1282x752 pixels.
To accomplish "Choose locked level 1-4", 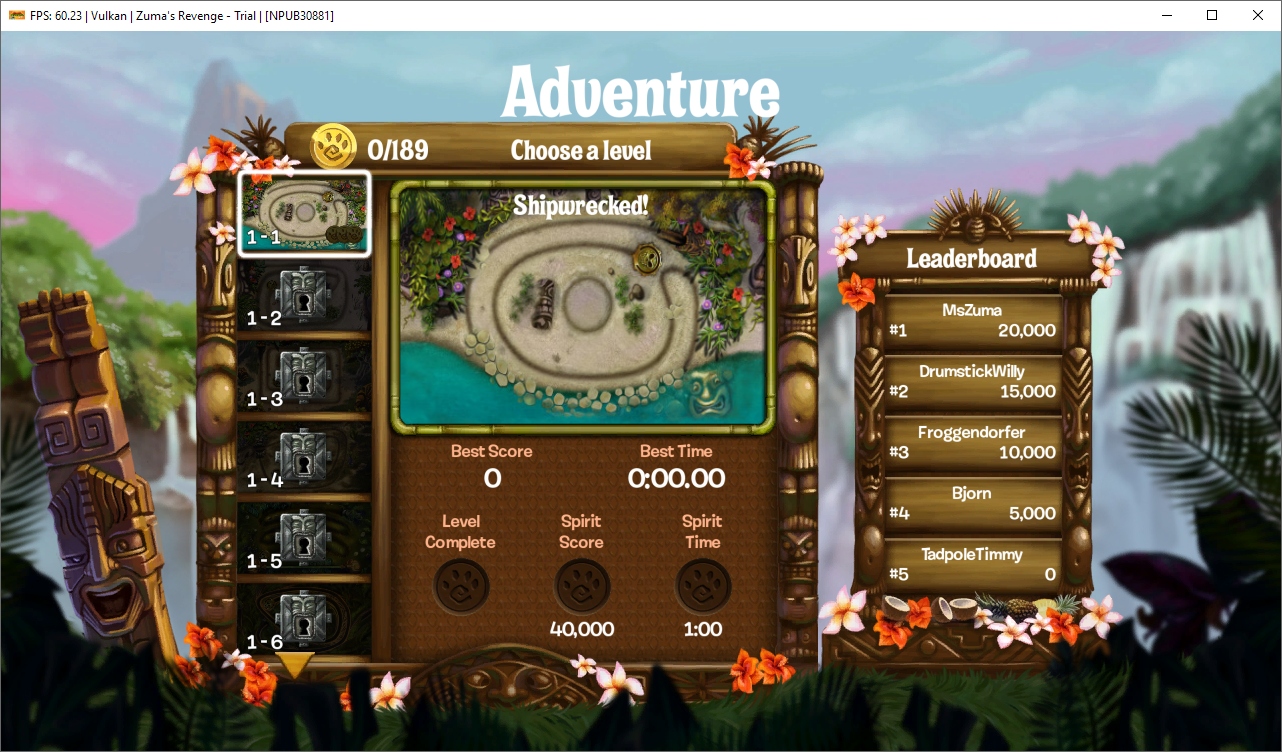I will [x=304, y=458].
